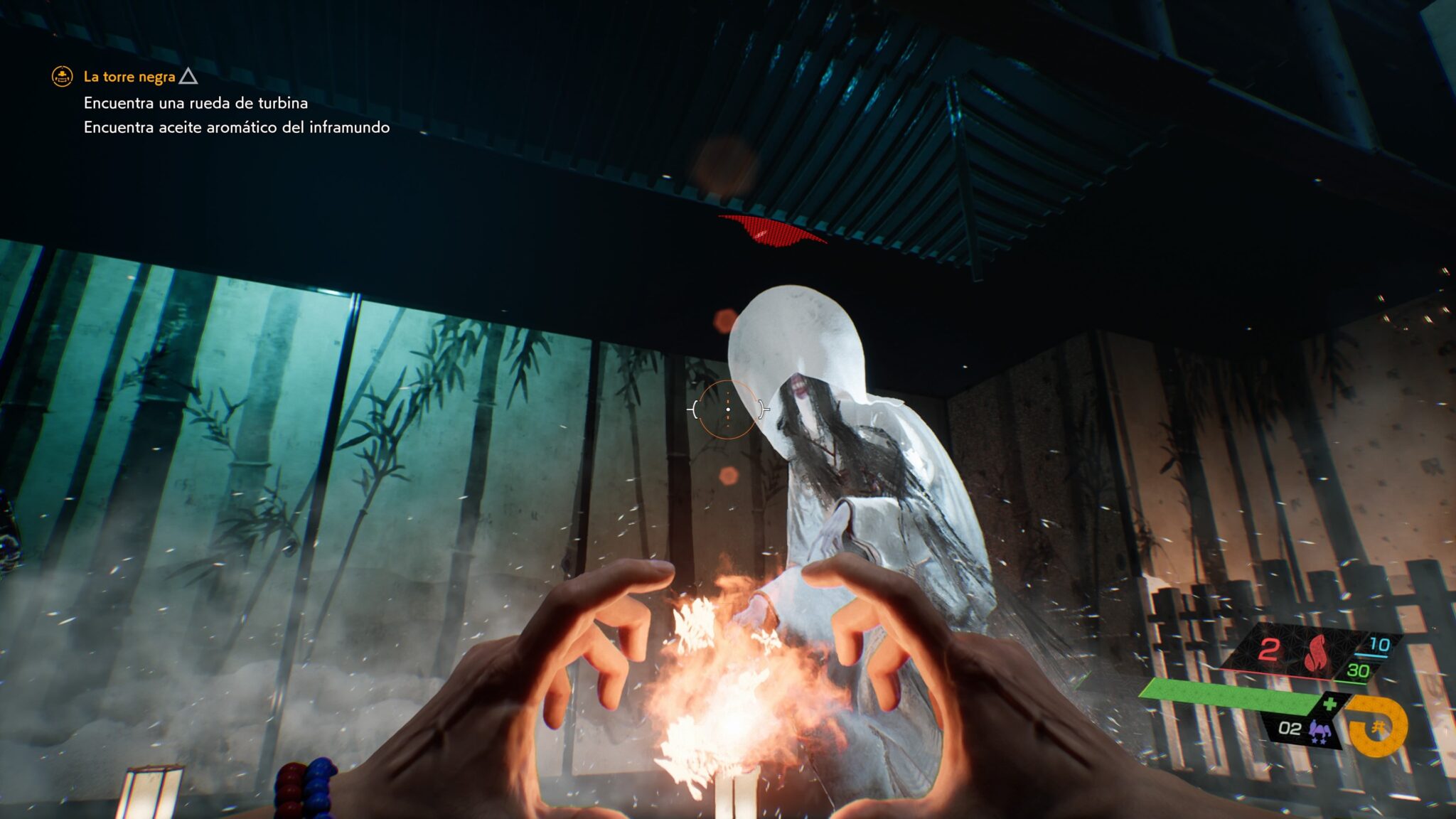The width and height of the screenshot is (1456, 819).
Task: Click the green plus healing icon
Action: click(x=1329, y=704)
